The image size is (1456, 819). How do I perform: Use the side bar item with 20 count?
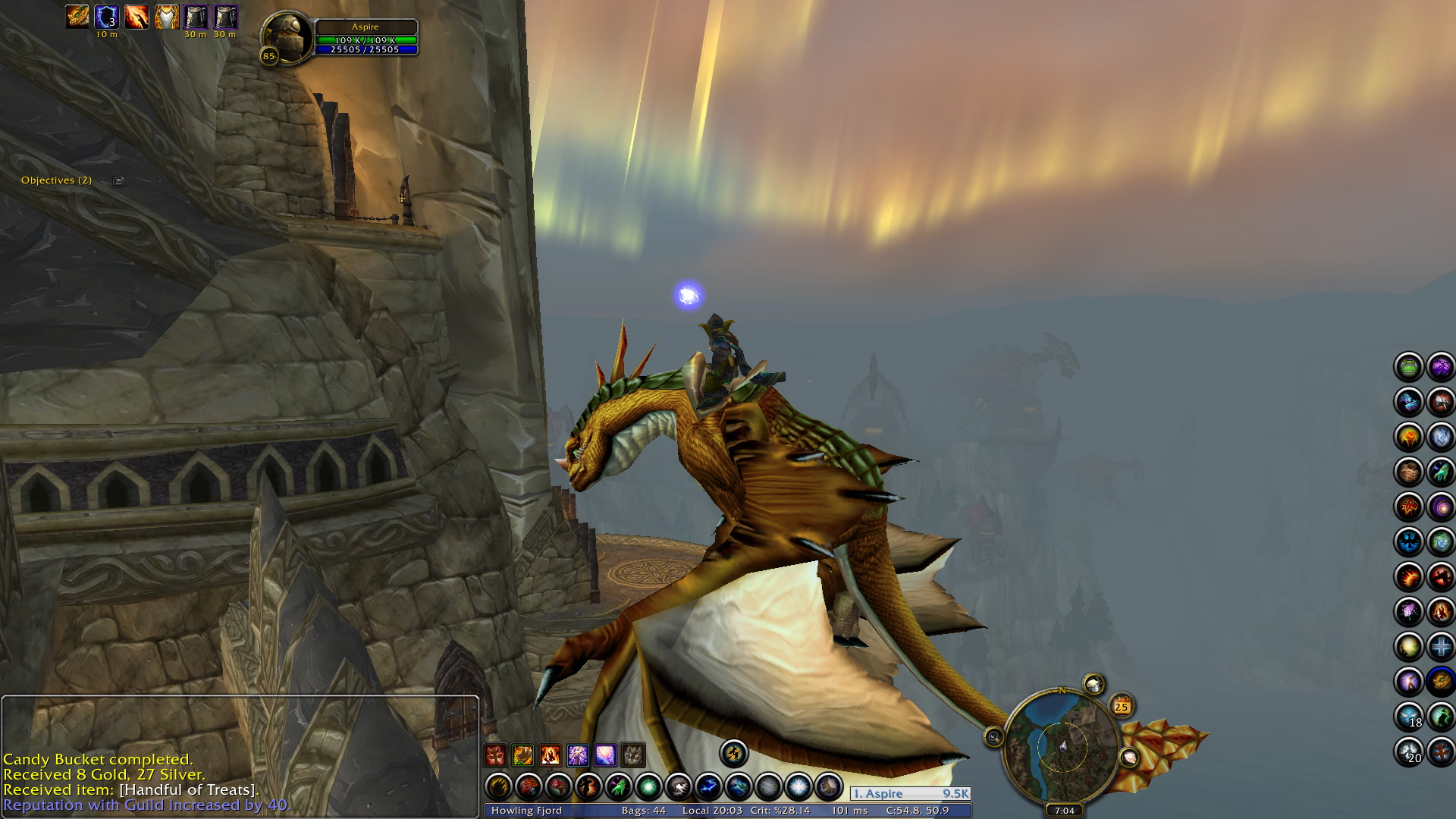(x=1409, y=752)
